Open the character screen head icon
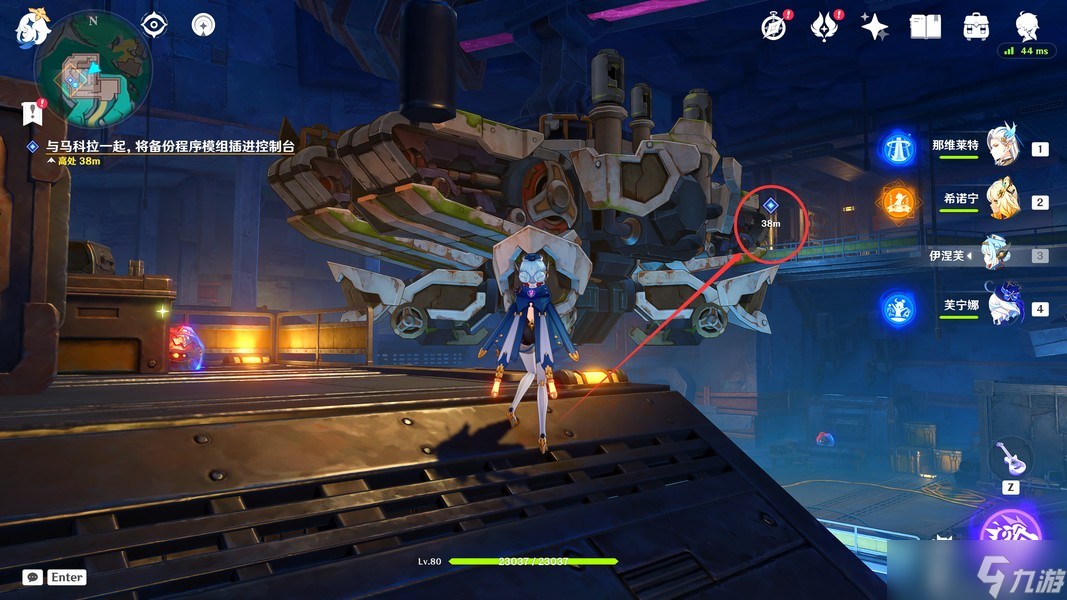 pyautogui.click(x=1027, y=26)
